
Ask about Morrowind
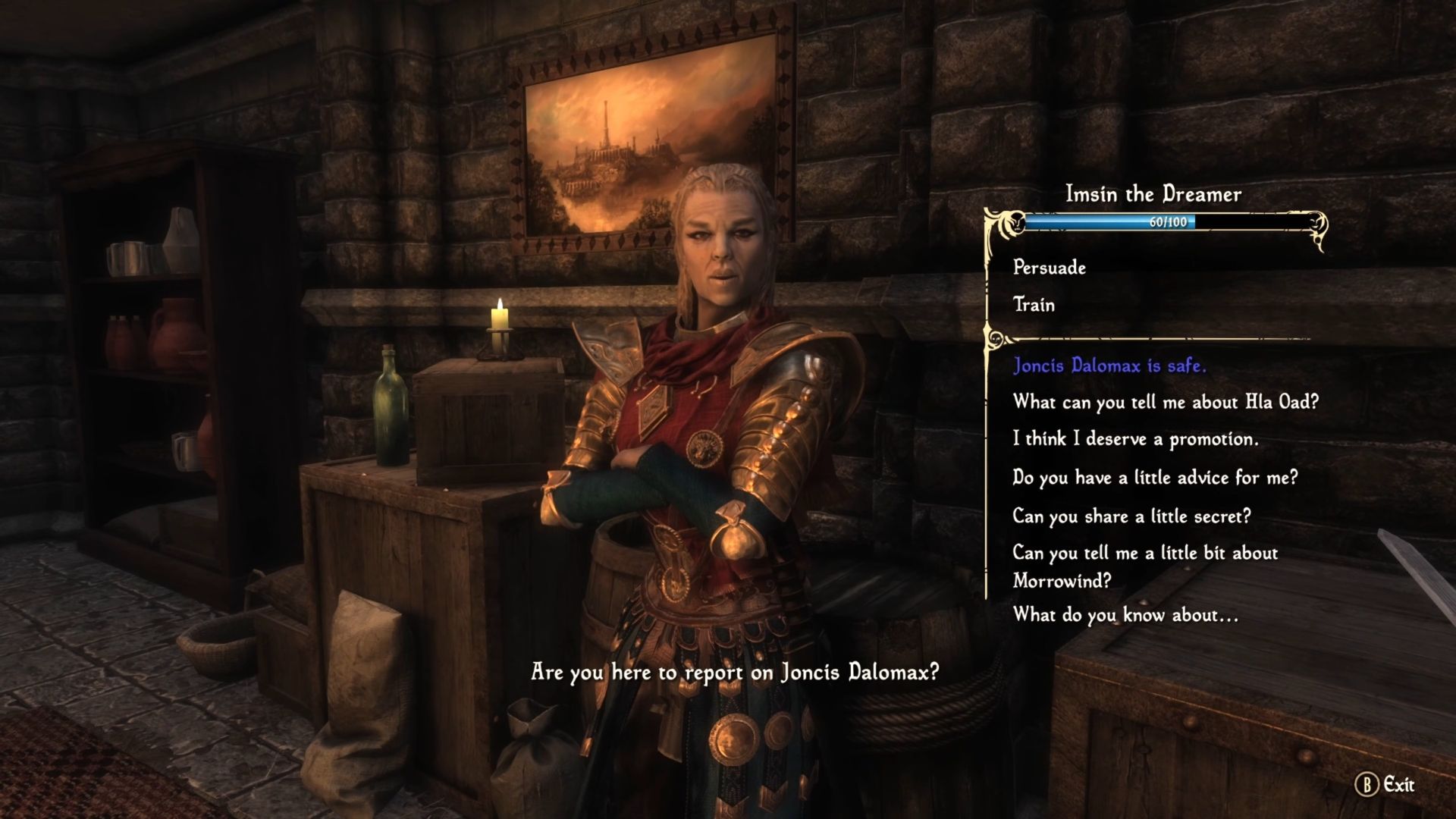1145,566
